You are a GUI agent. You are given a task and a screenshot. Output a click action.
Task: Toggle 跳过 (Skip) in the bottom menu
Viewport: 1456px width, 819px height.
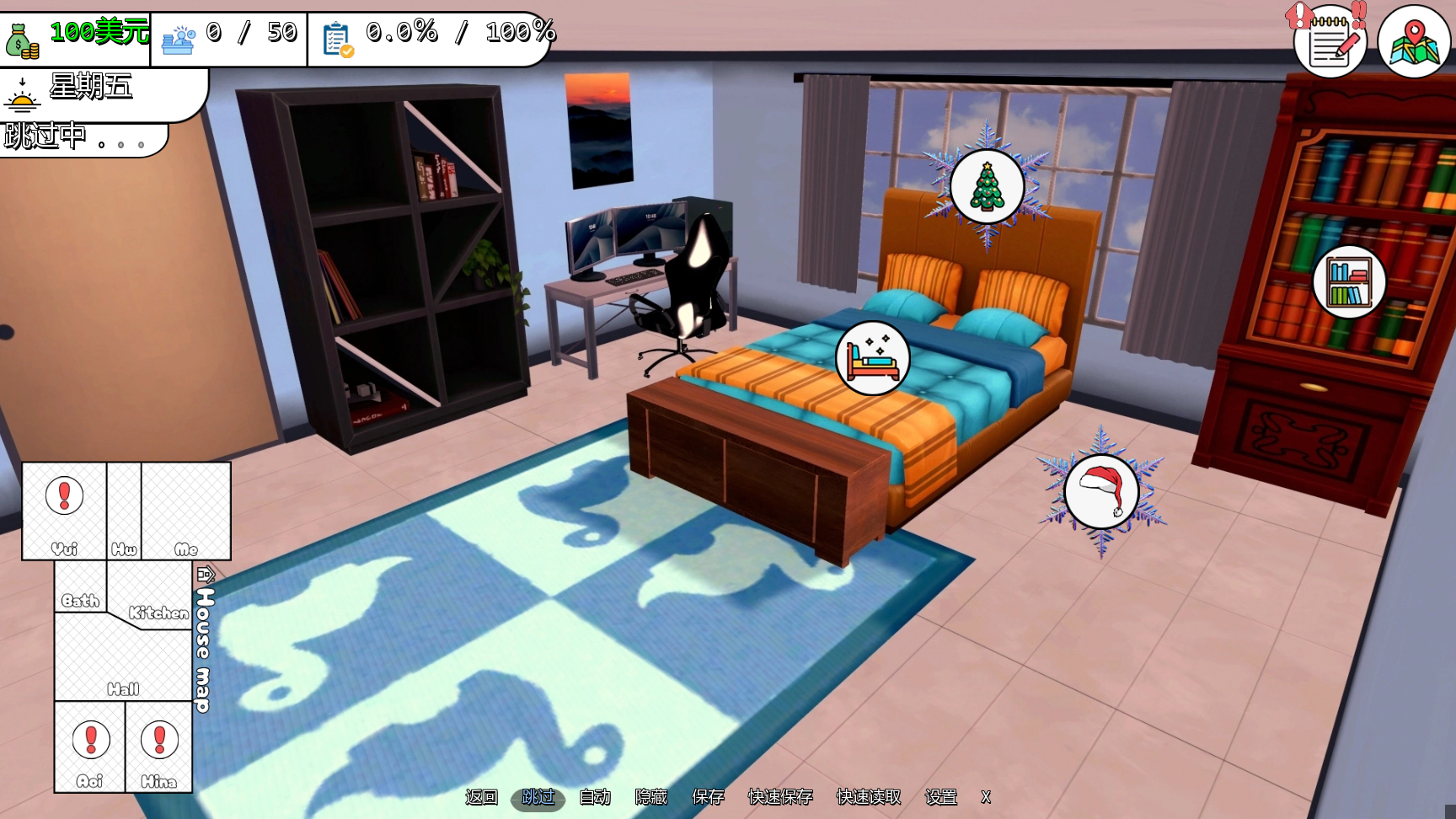pyautogui.click(x=538, y=797)
